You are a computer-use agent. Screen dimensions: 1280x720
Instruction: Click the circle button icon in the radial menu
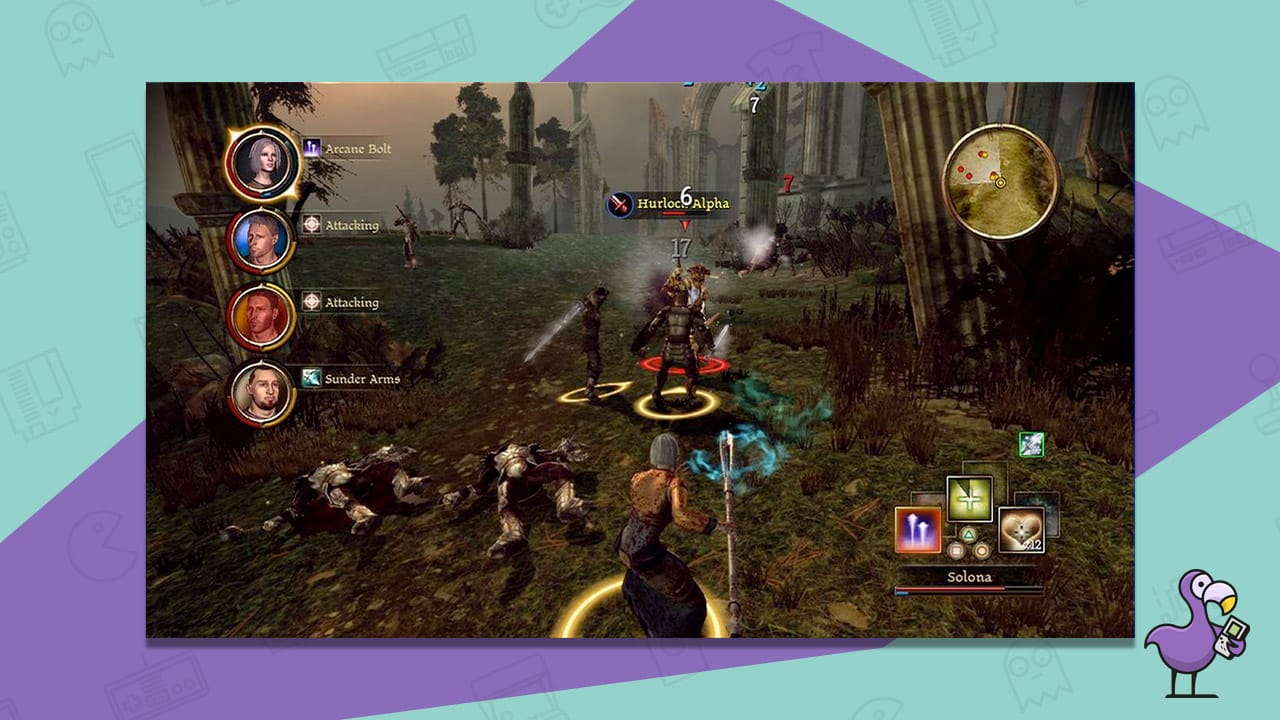click(x=981, y=551)
